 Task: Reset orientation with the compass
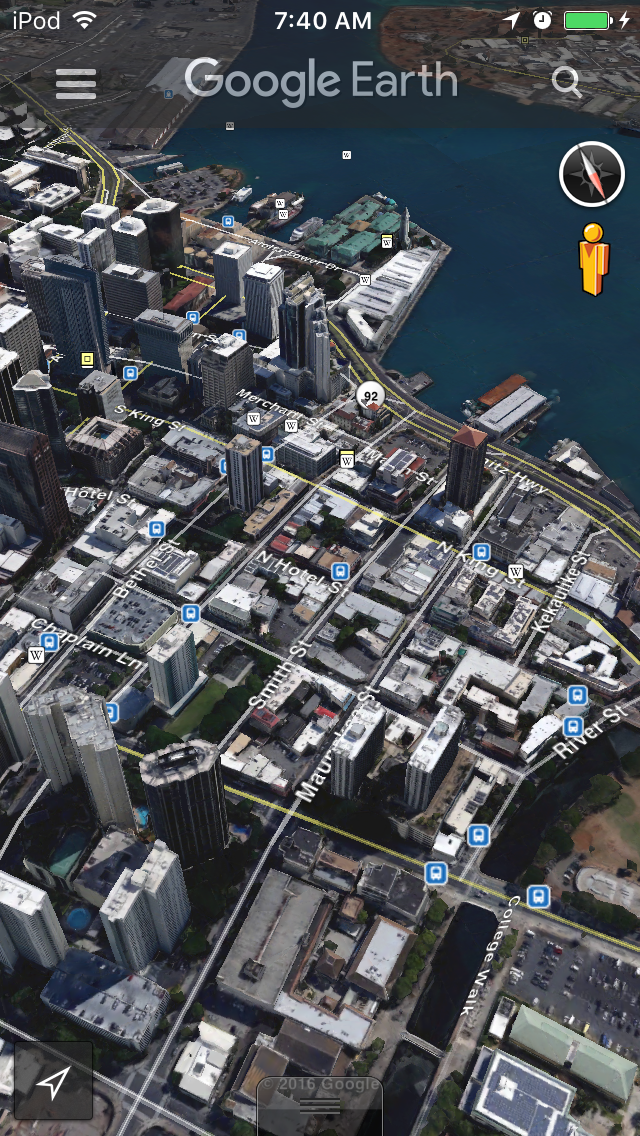click(591, 174)
